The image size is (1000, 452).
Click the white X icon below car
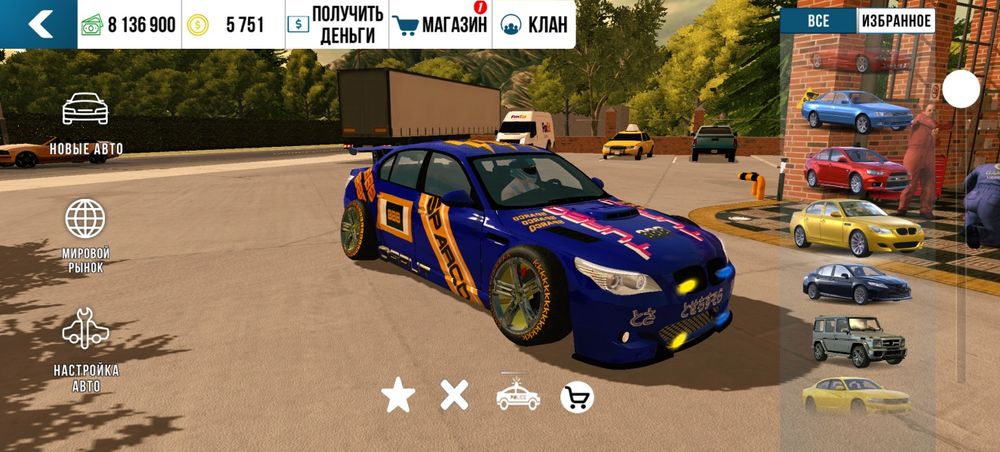455,396
